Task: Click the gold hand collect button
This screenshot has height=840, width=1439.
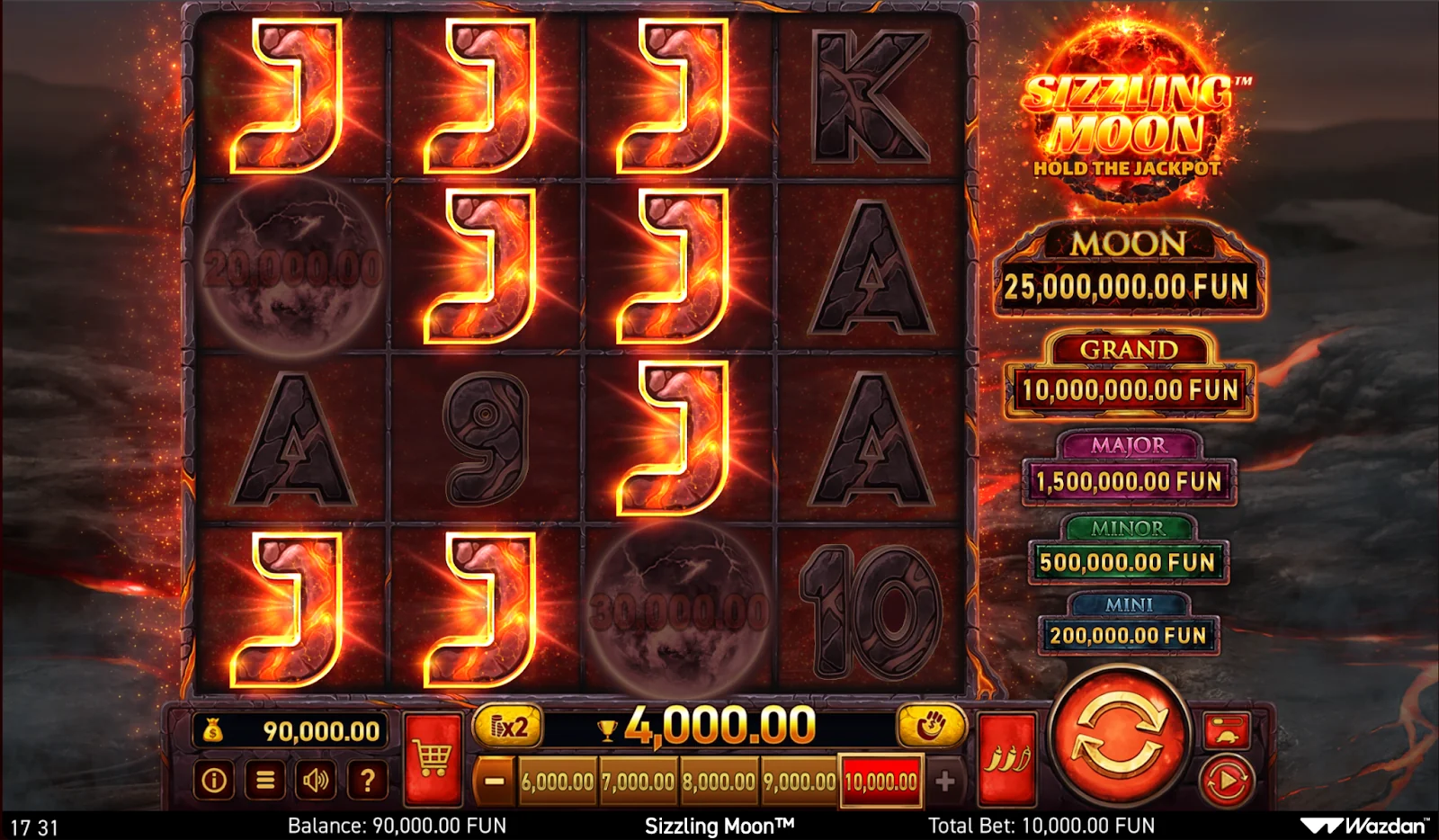Action: coord(931,725)
